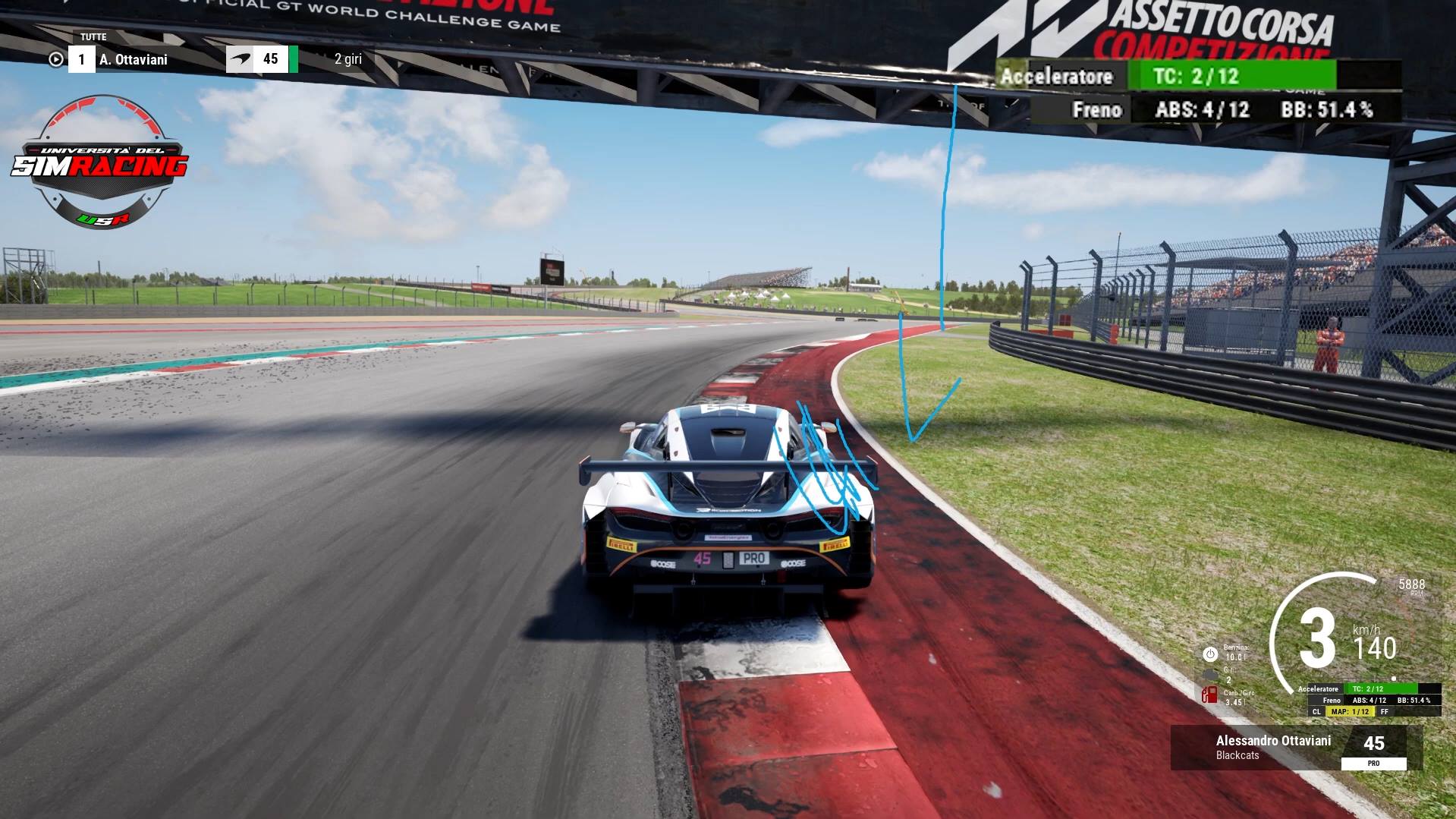
Task: Select the Freno telemetry row
Action: coord(1096,110)
